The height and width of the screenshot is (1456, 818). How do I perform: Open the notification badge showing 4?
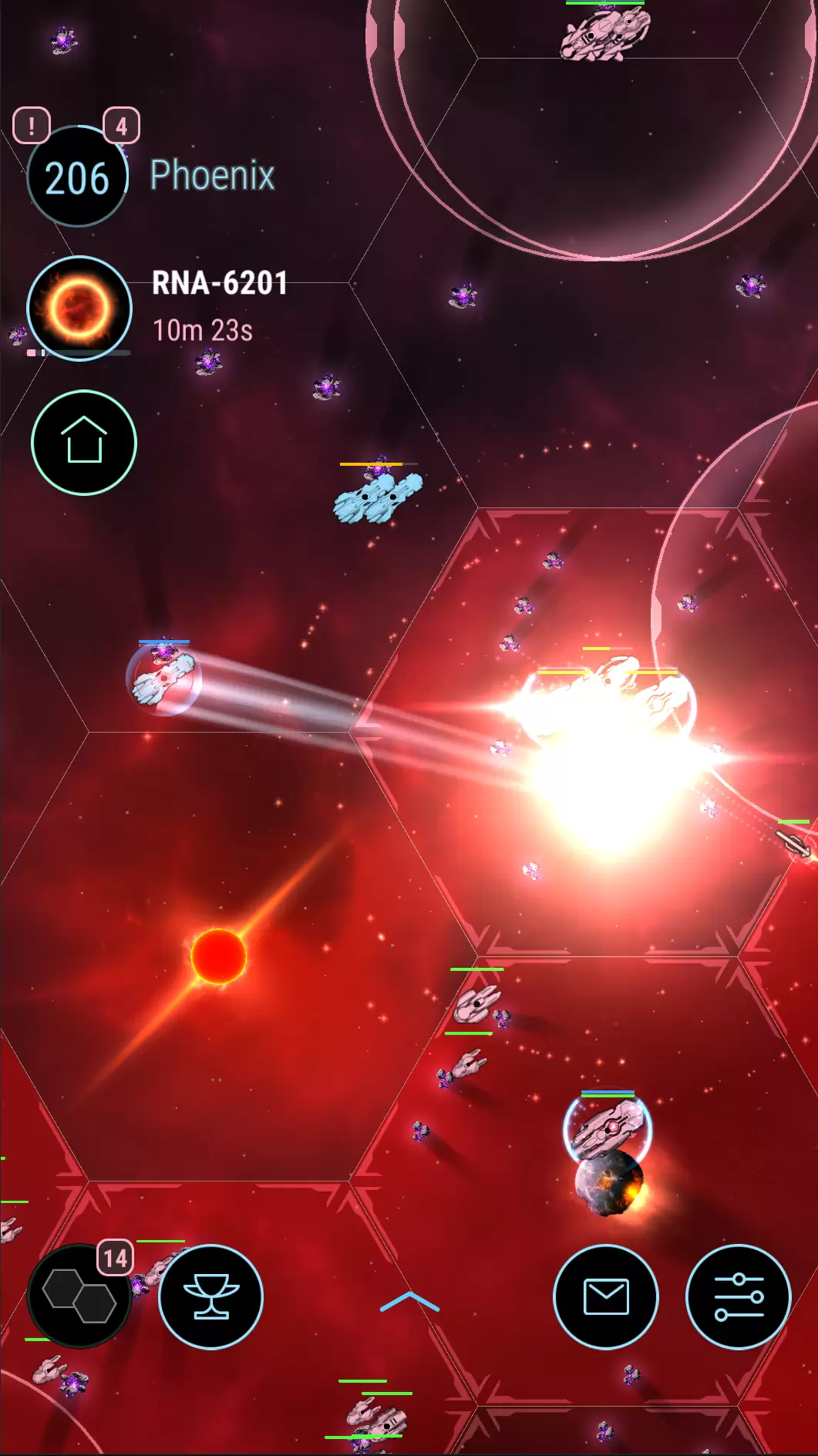pyautogui.click(x=121, y=125)
